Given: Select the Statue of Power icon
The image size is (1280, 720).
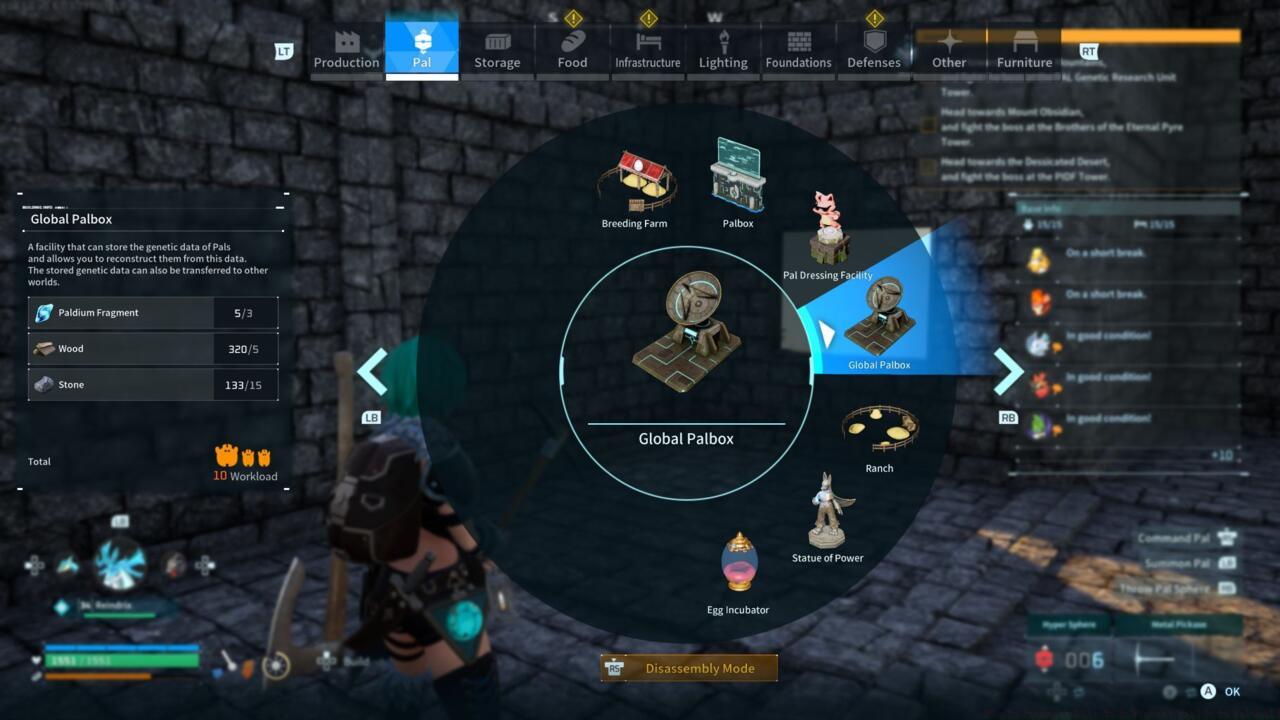Looking at the screenshot, I should (x=827, y=513).
